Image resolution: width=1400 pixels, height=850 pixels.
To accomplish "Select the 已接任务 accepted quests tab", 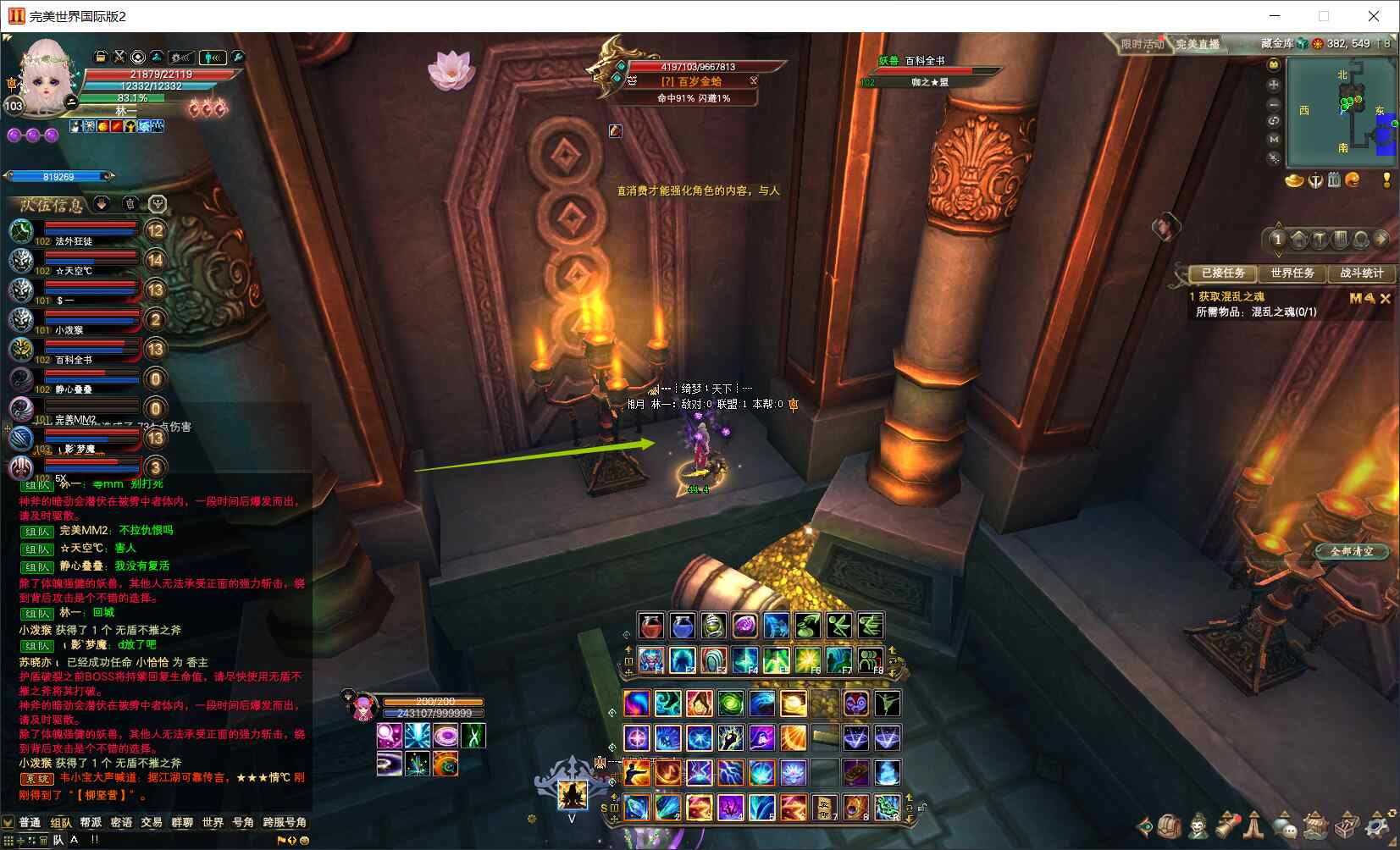I will [x=1222, y=273].
